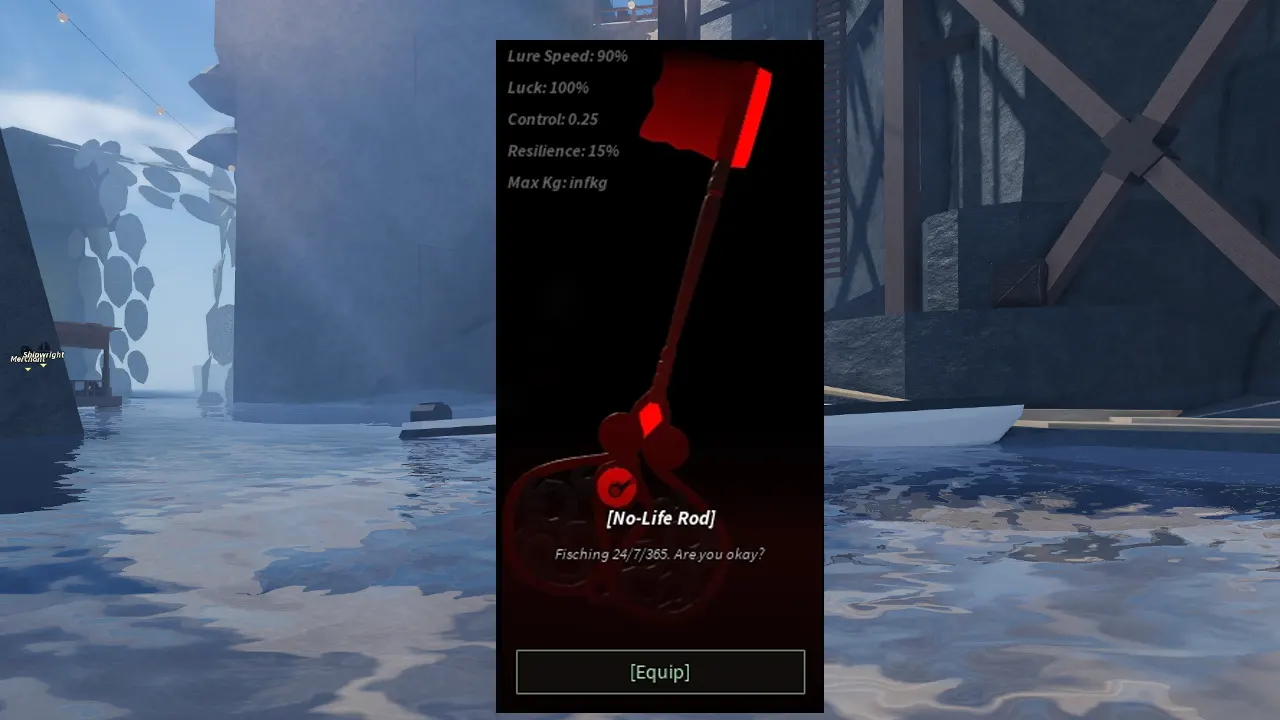This screenshot has height=720, width=1280.
Task: Click the Lure Speed: 90% stat
Action: [567, 56]
